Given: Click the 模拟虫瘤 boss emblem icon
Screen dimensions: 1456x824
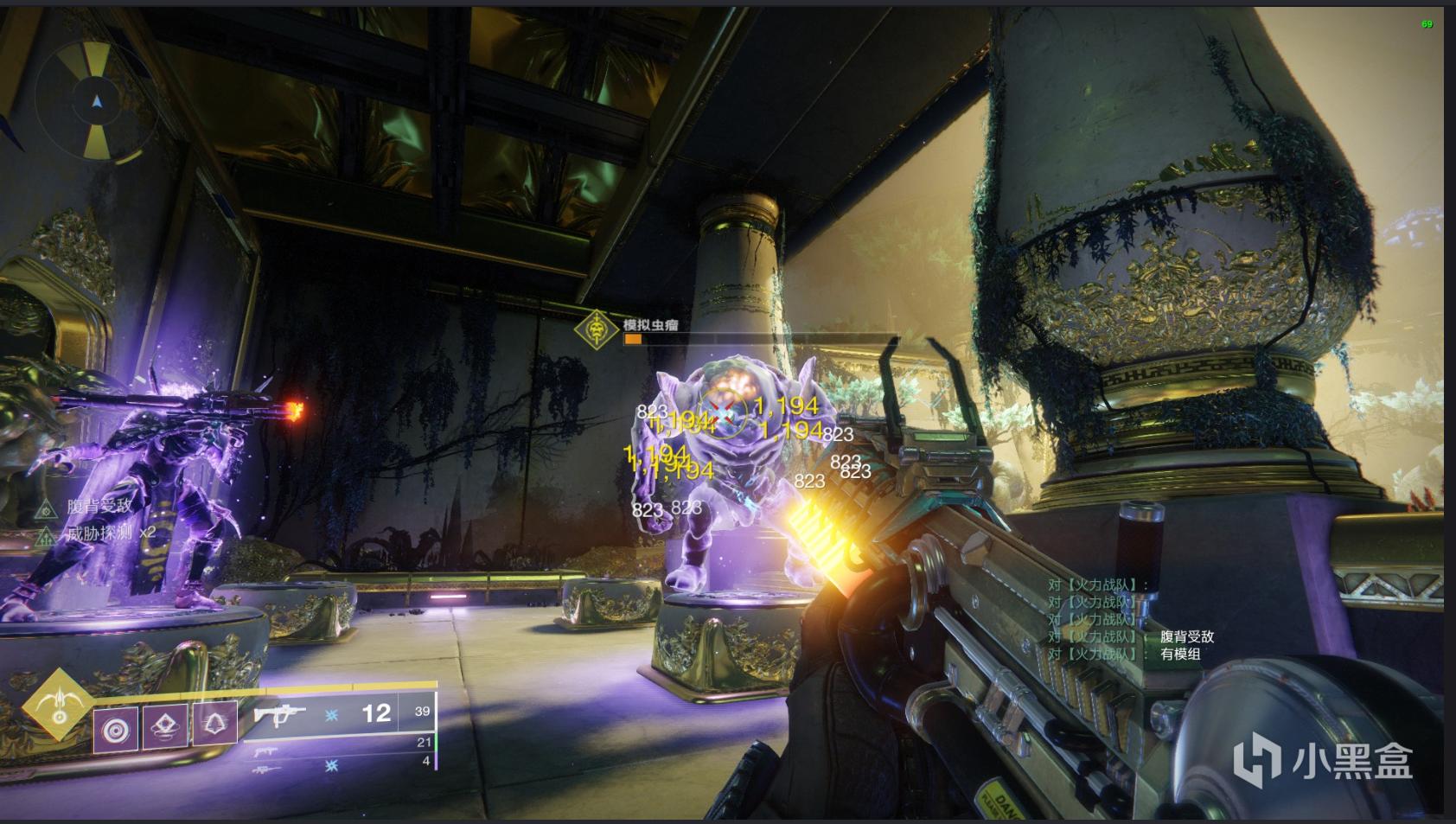Looking at the screenshot, I should (595, 329).
